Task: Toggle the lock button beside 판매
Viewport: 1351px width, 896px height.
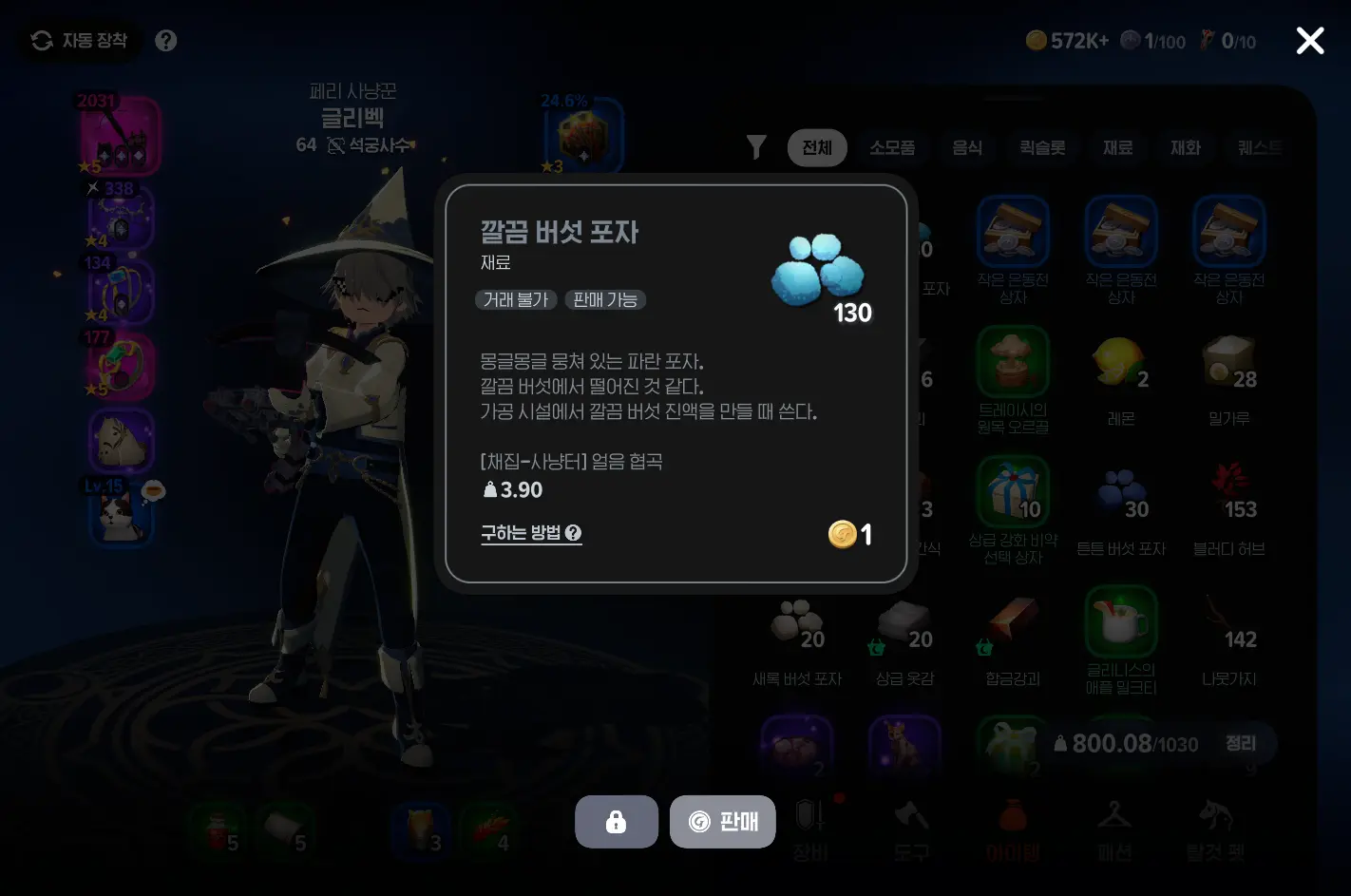Action: (x=616, y=821)
